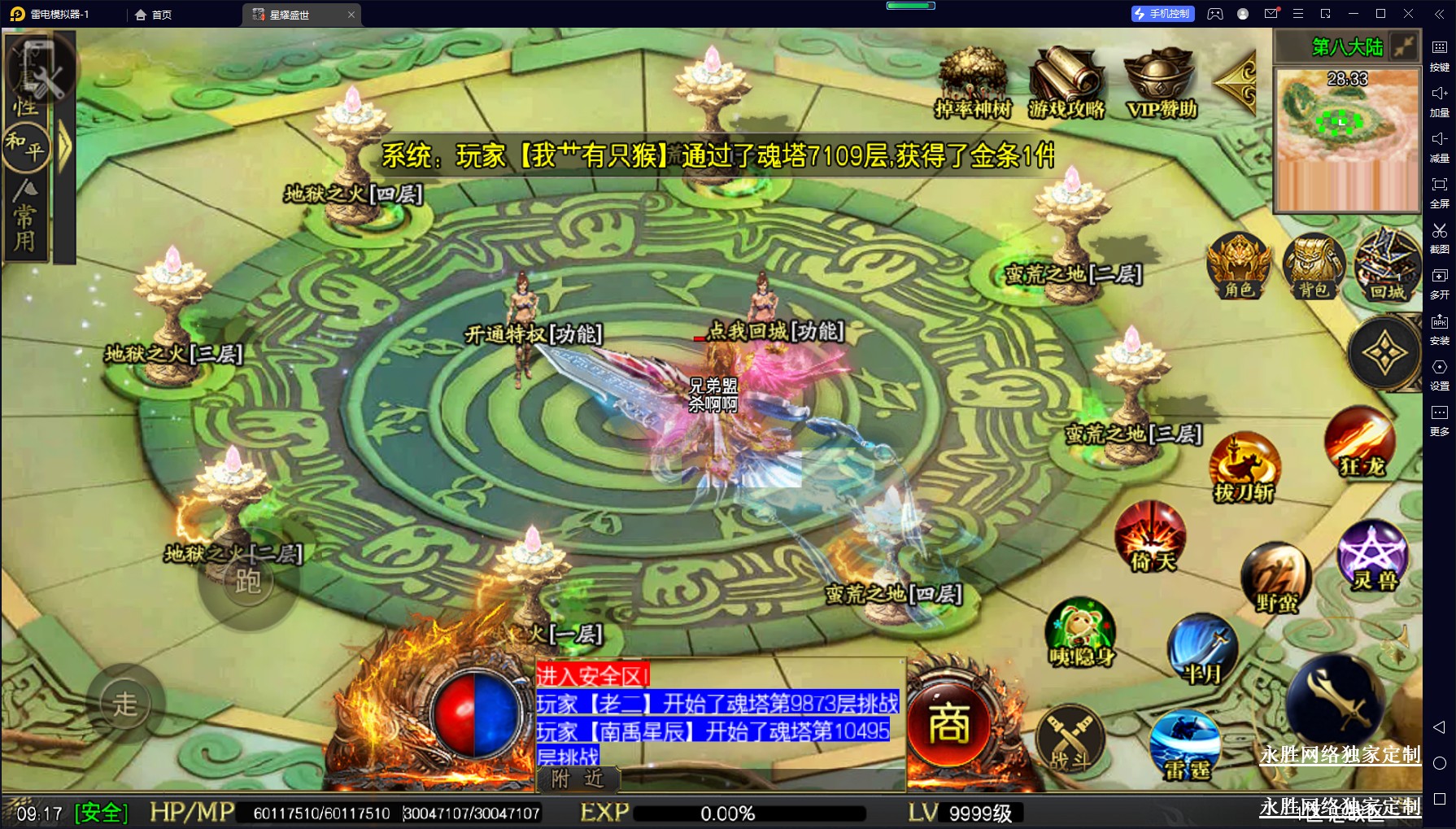
Task: Activate the 拔刀斩 skill
Action: coord(1244,468)
